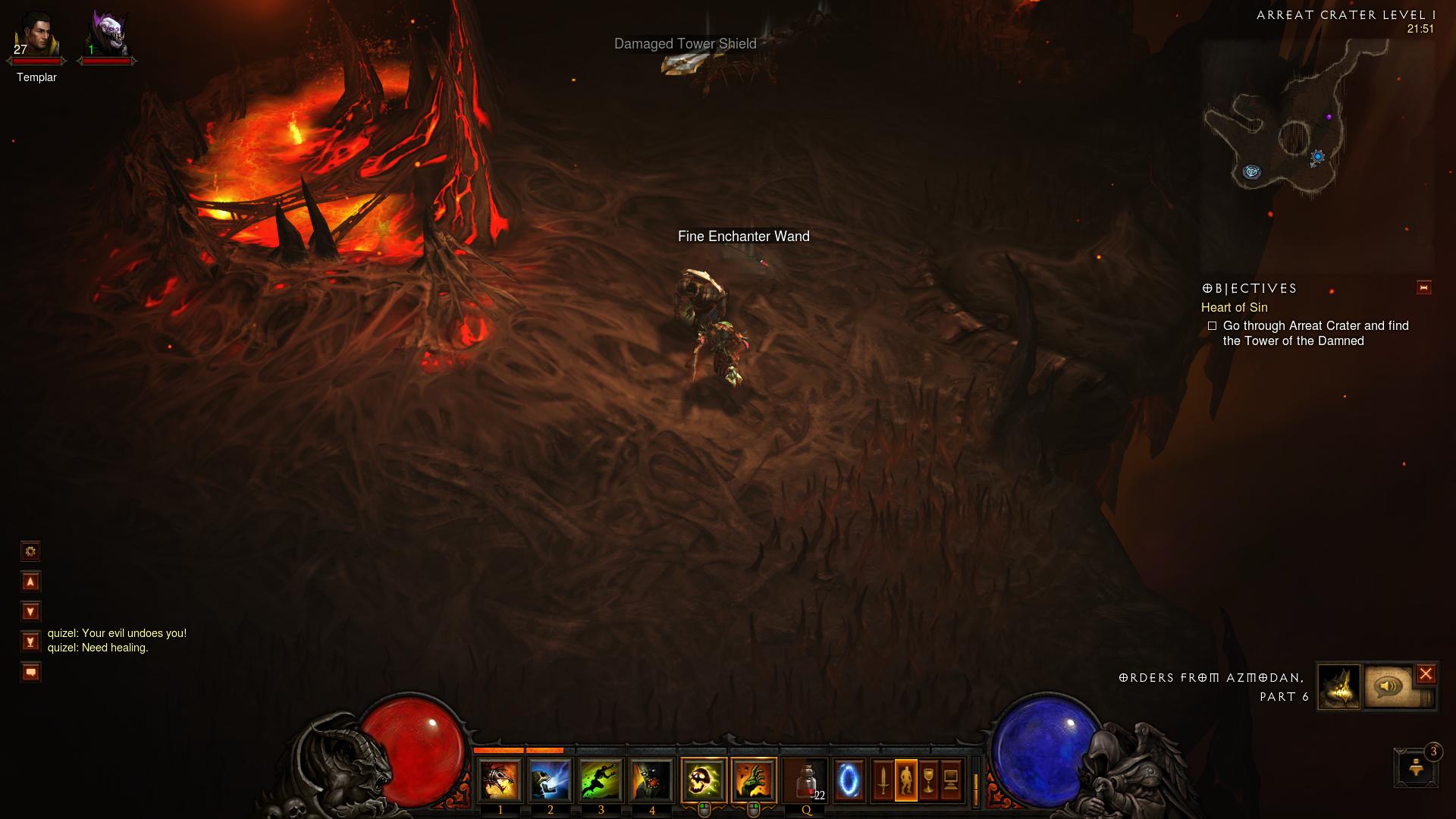Open the skills menu sword button
The width and height of the screenshot is (1456, 819).
883,780
